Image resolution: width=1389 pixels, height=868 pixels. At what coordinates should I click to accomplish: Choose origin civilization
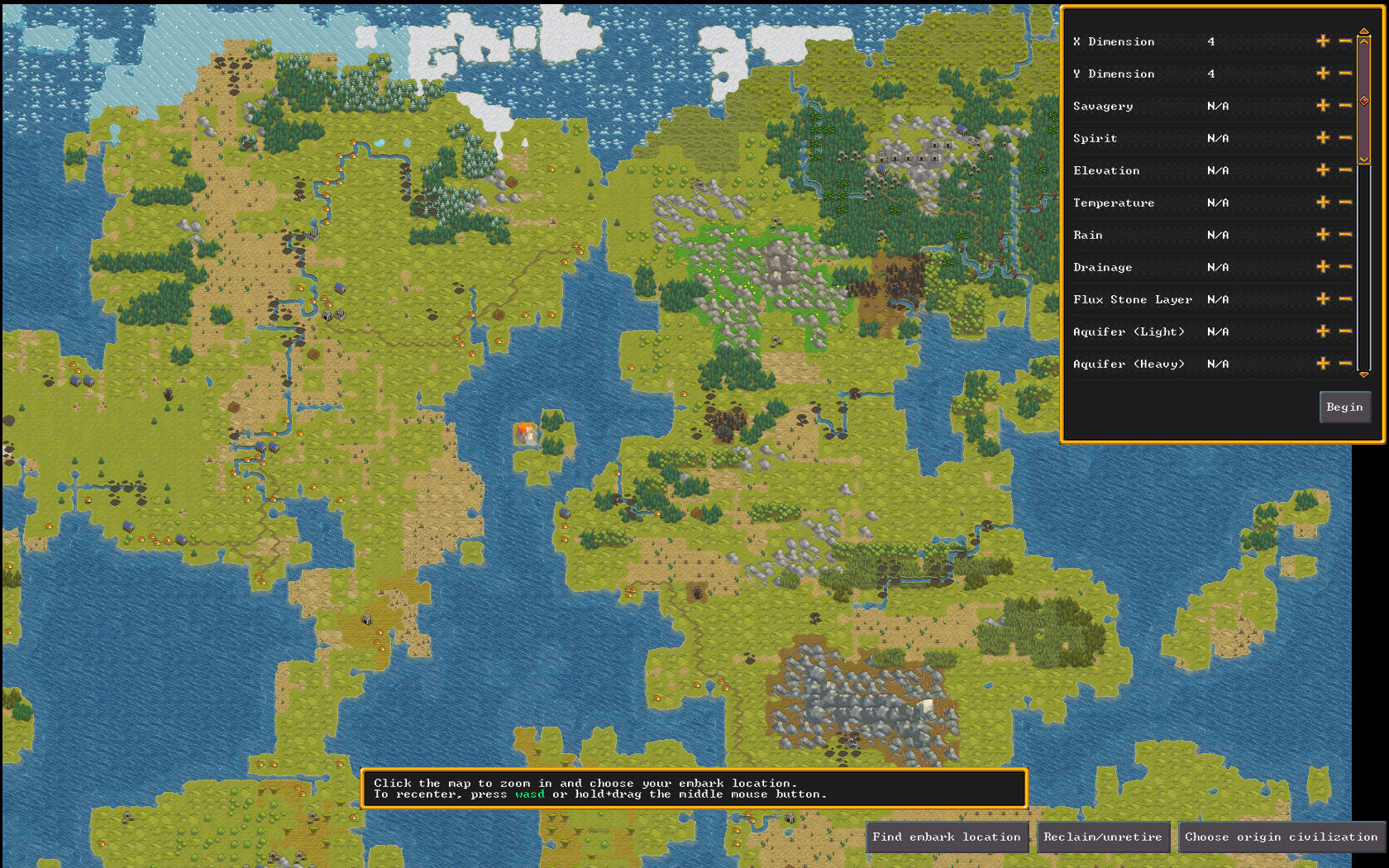click(x=1281, y=837)
